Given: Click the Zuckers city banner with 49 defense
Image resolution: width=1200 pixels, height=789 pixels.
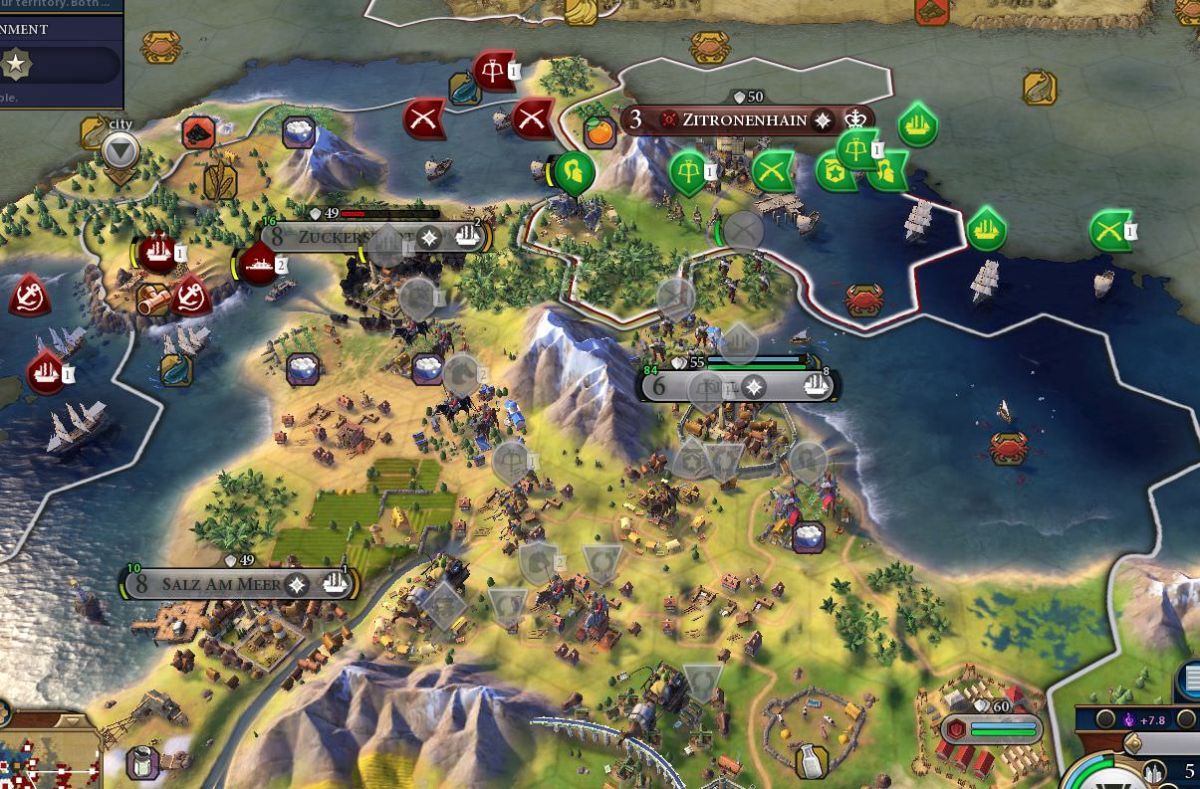Looking at the screenshot, I should (340, 237).
